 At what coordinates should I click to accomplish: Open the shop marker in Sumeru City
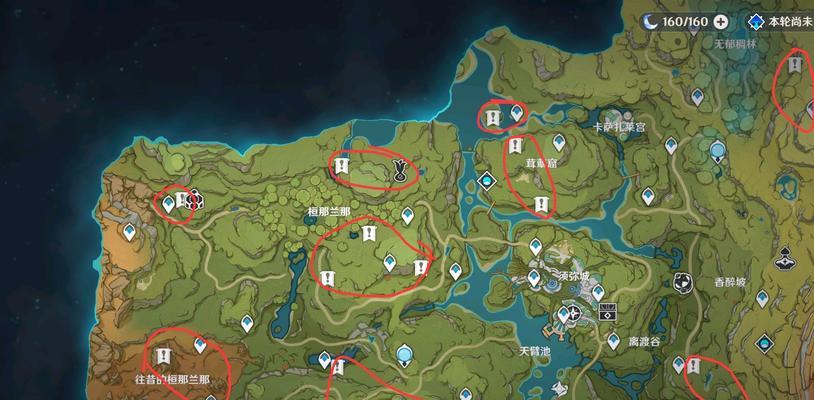(606, 312)
